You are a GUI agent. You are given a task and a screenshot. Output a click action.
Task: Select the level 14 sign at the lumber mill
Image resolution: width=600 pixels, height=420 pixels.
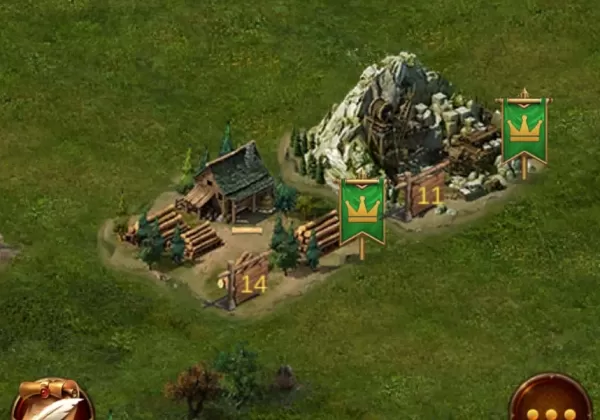coord(247,282)
